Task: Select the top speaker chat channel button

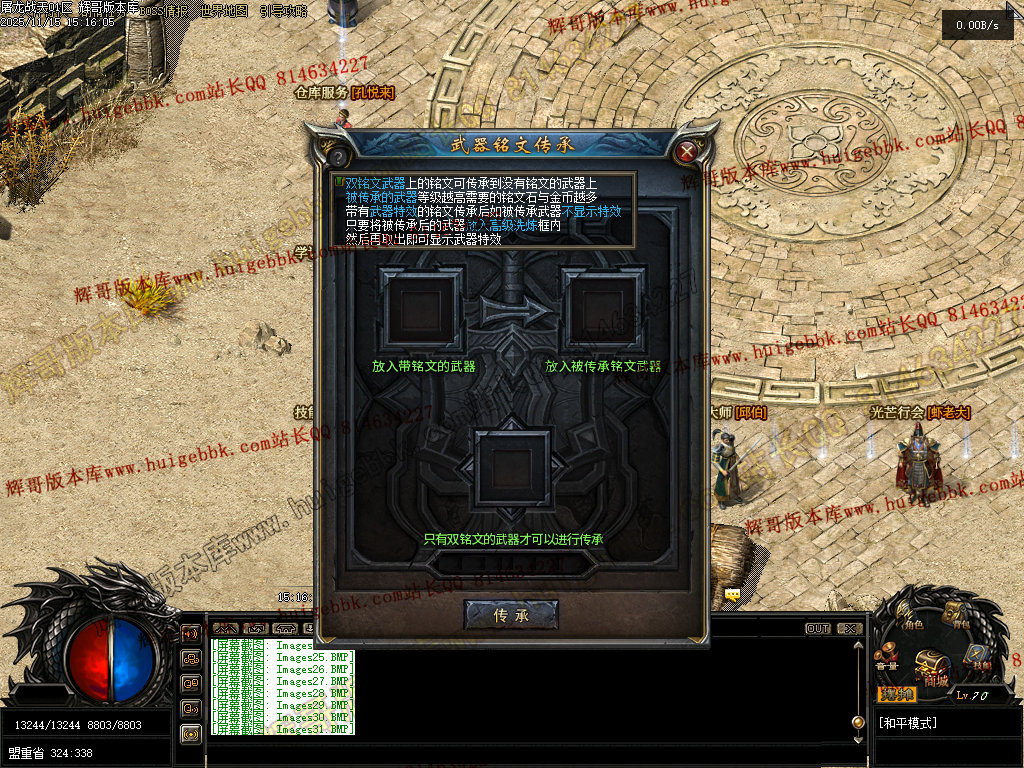Action: 190,633
